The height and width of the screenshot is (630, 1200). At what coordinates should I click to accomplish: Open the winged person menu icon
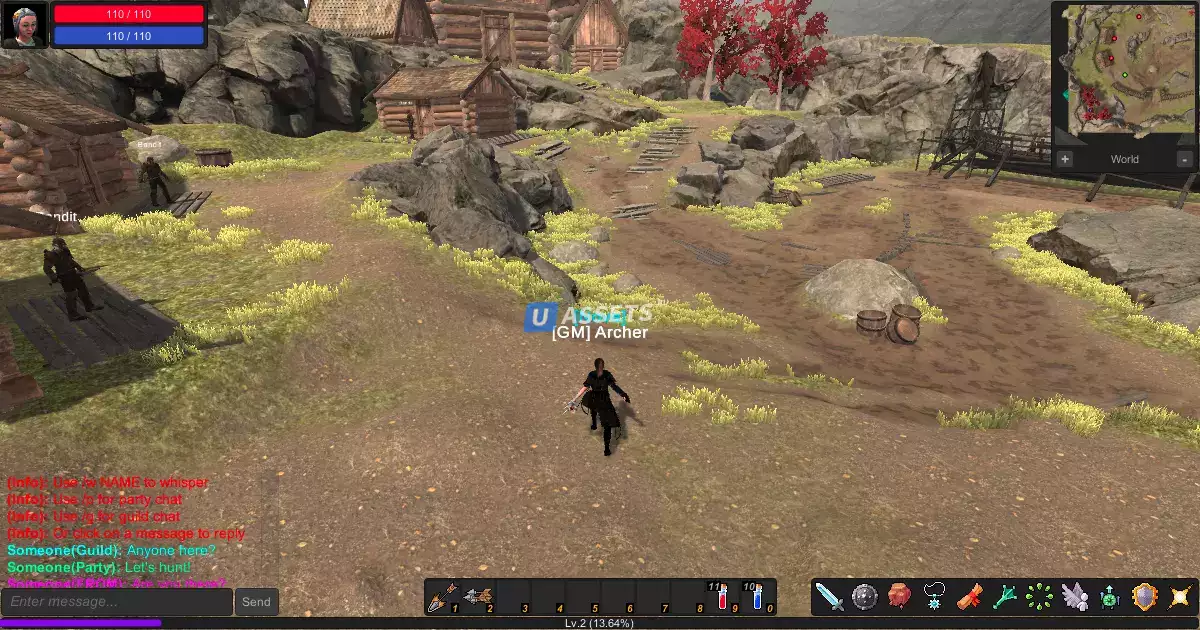coord(1075,597)
